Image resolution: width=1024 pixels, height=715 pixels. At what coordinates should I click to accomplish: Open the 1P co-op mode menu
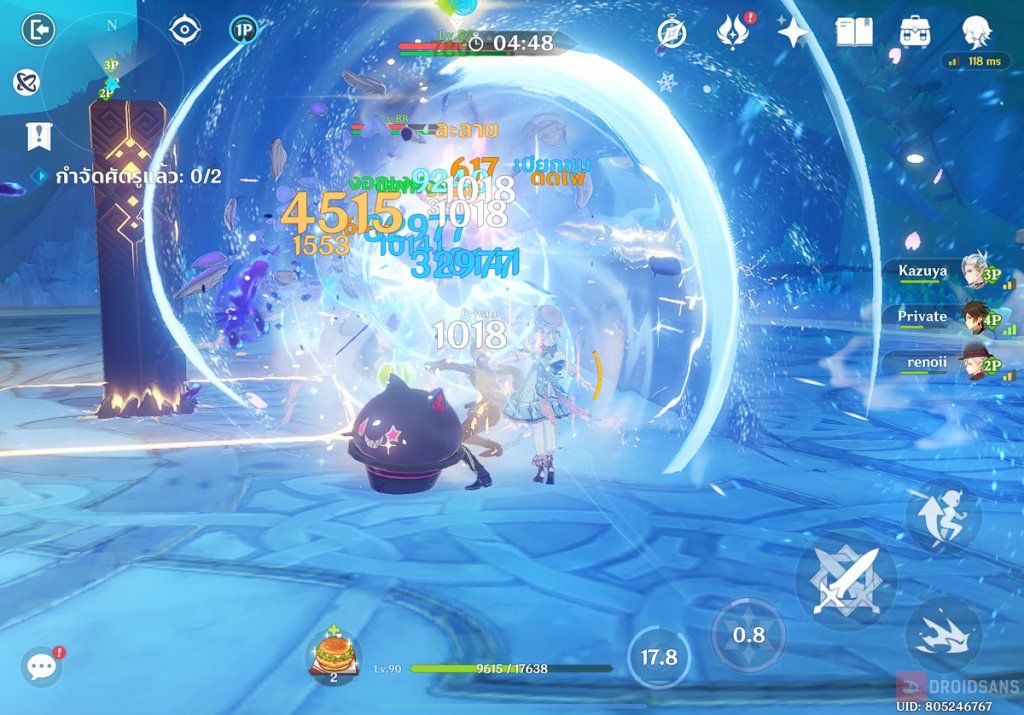[242, 30]
